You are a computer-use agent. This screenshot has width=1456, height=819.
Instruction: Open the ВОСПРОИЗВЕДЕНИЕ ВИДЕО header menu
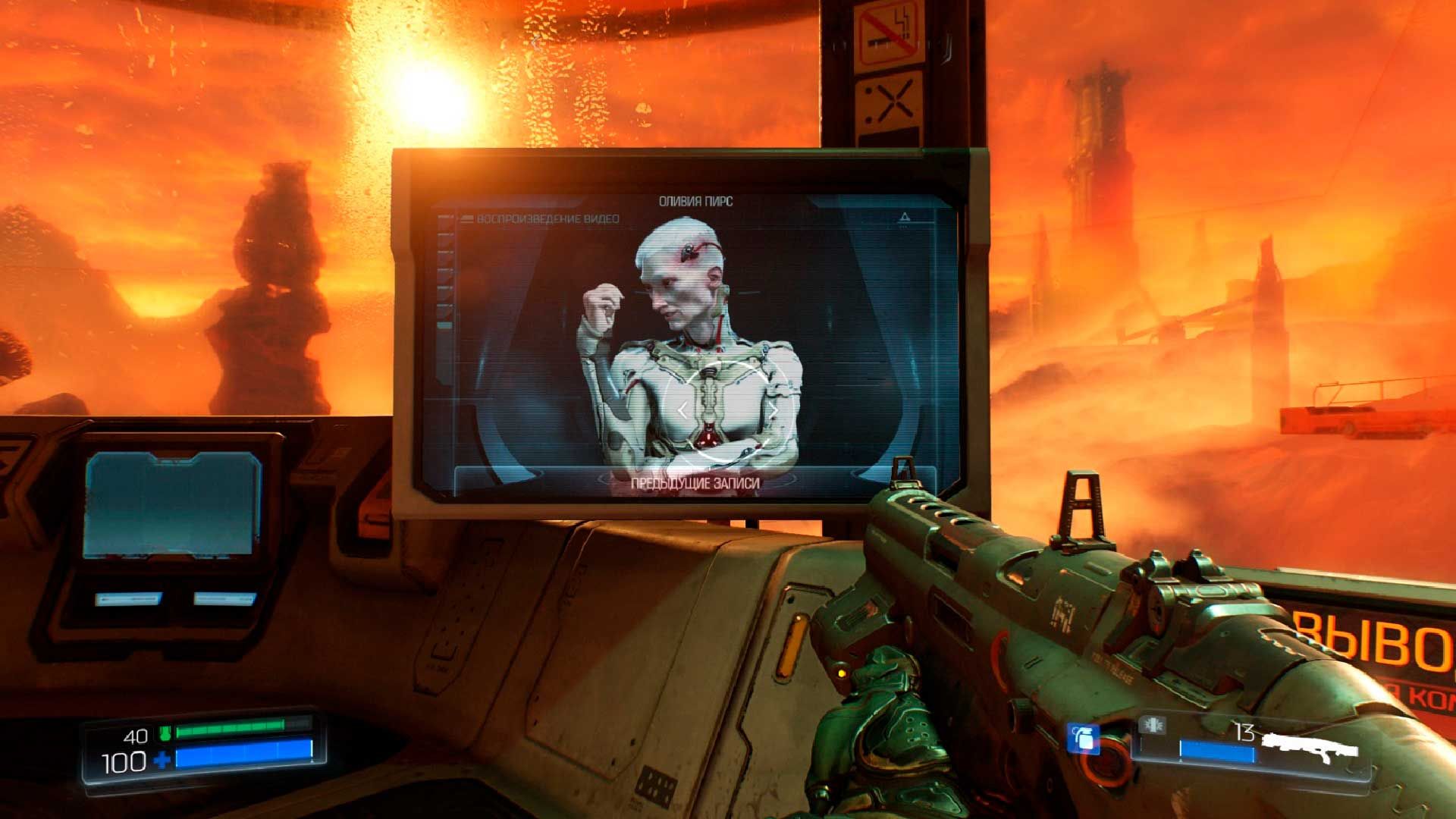(548, 218)
